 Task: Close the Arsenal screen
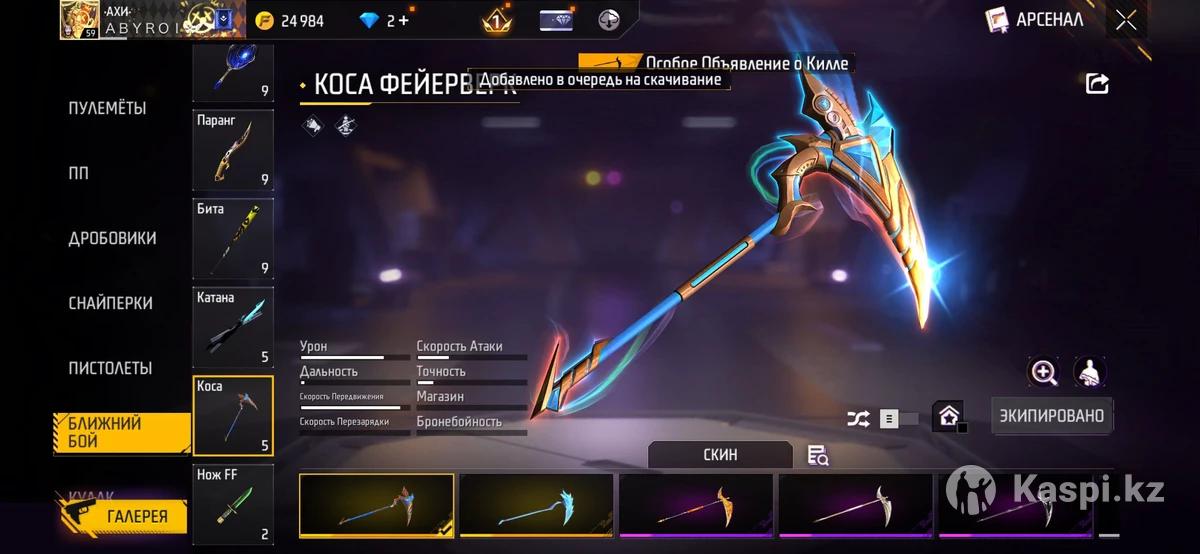click(x=1126, y=20)
